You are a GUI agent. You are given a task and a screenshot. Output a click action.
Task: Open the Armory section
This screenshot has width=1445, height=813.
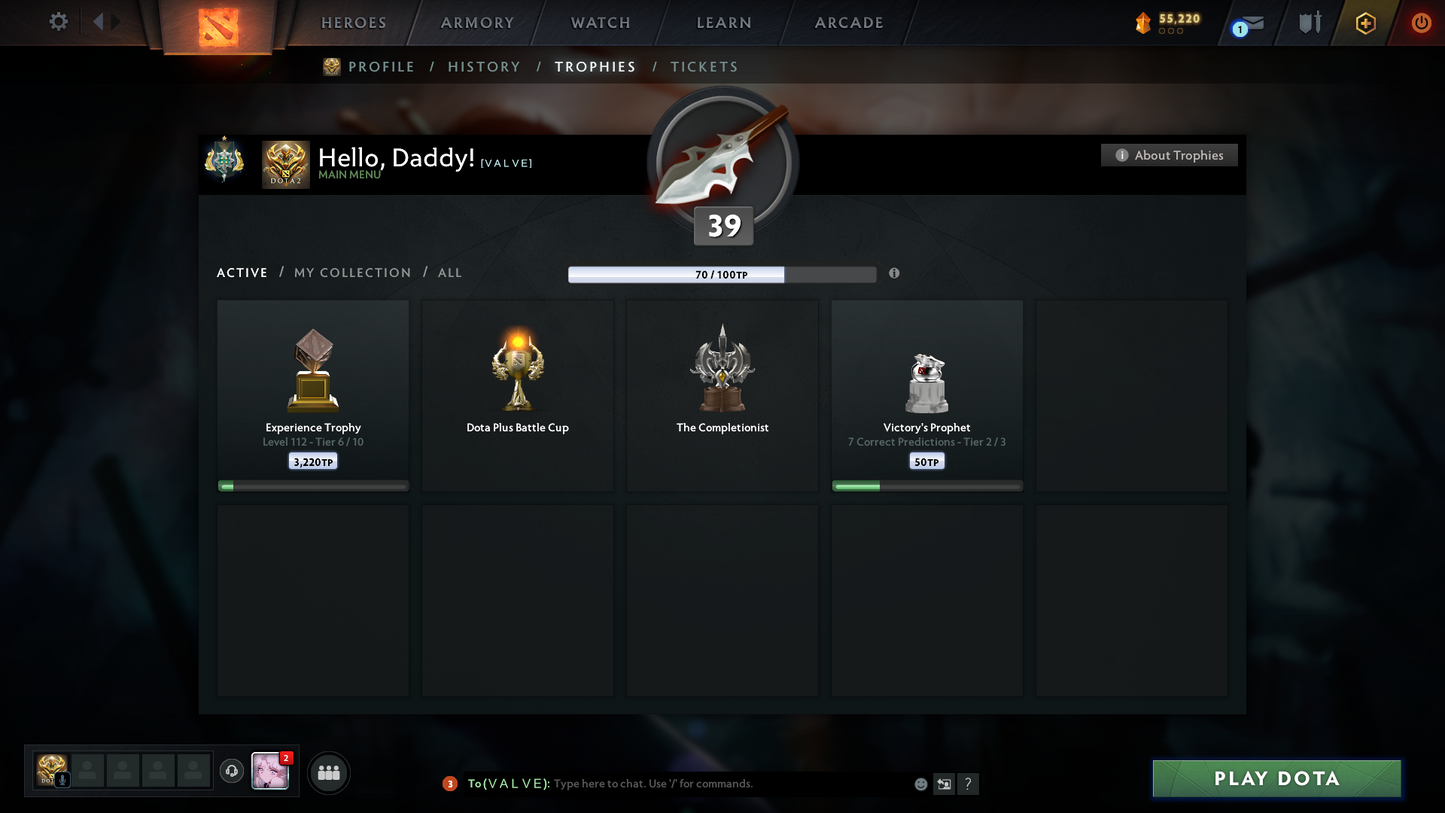(x=477, y=23)
